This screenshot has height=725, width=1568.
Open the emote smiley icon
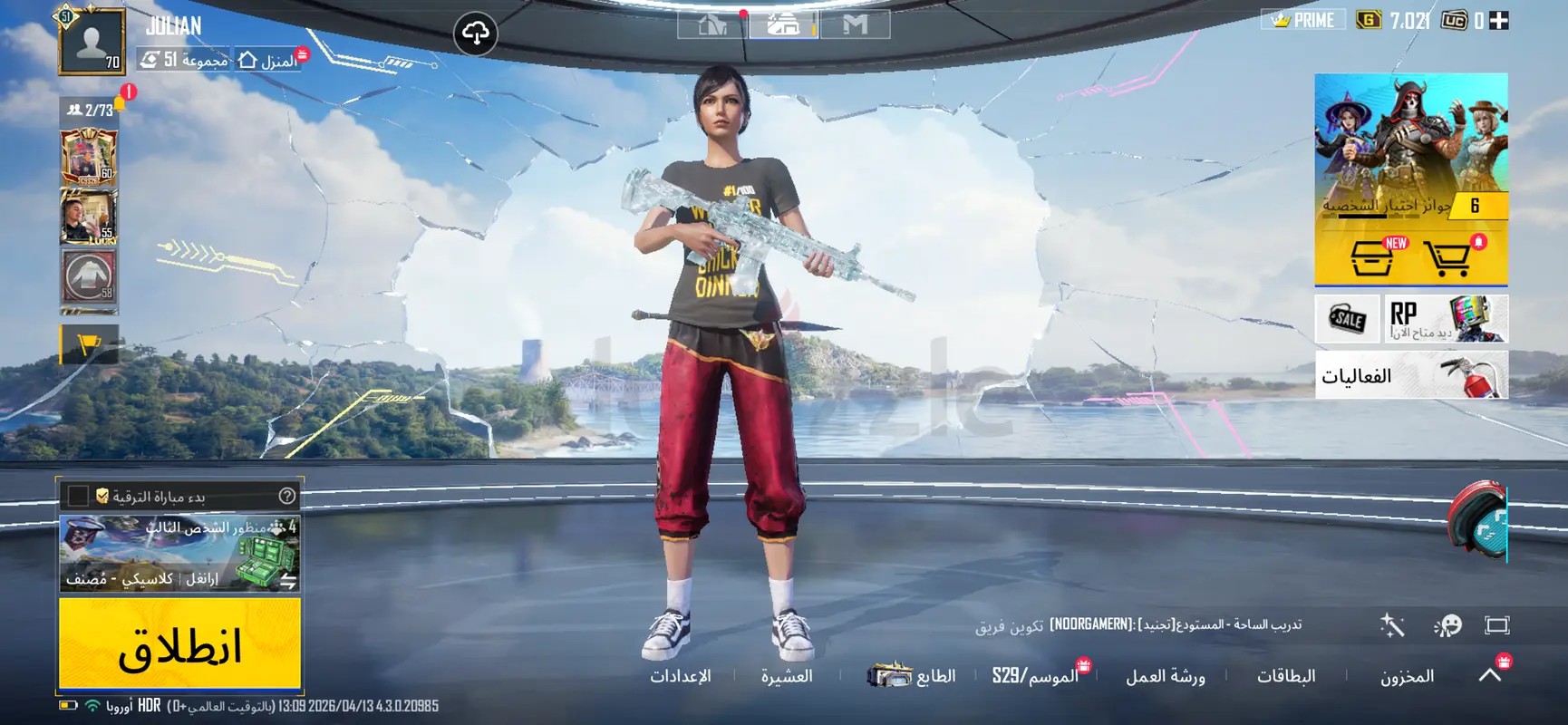1447,625
